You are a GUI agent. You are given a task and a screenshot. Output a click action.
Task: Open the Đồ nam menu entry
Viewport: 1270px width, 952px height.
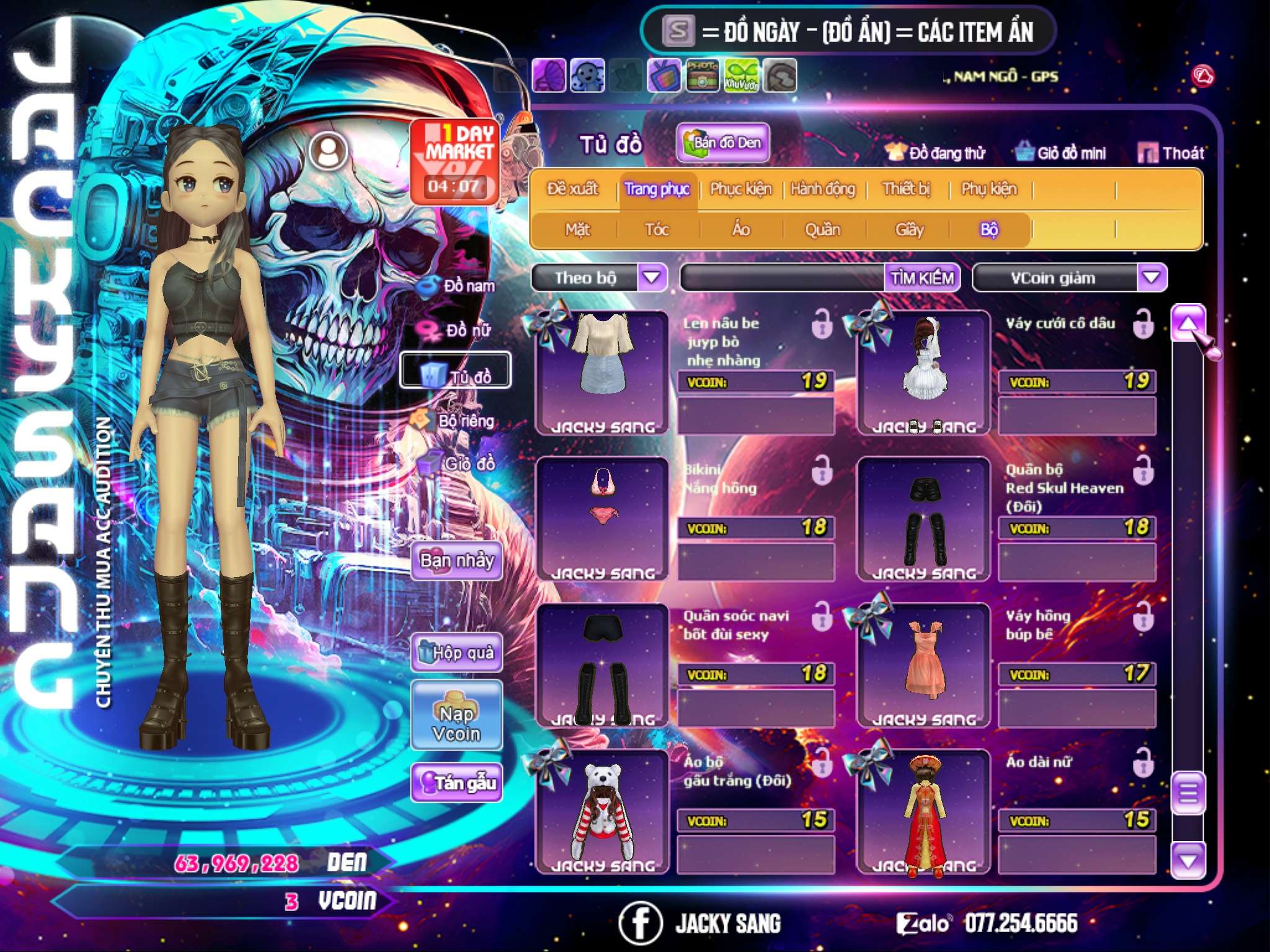(459, 286)
